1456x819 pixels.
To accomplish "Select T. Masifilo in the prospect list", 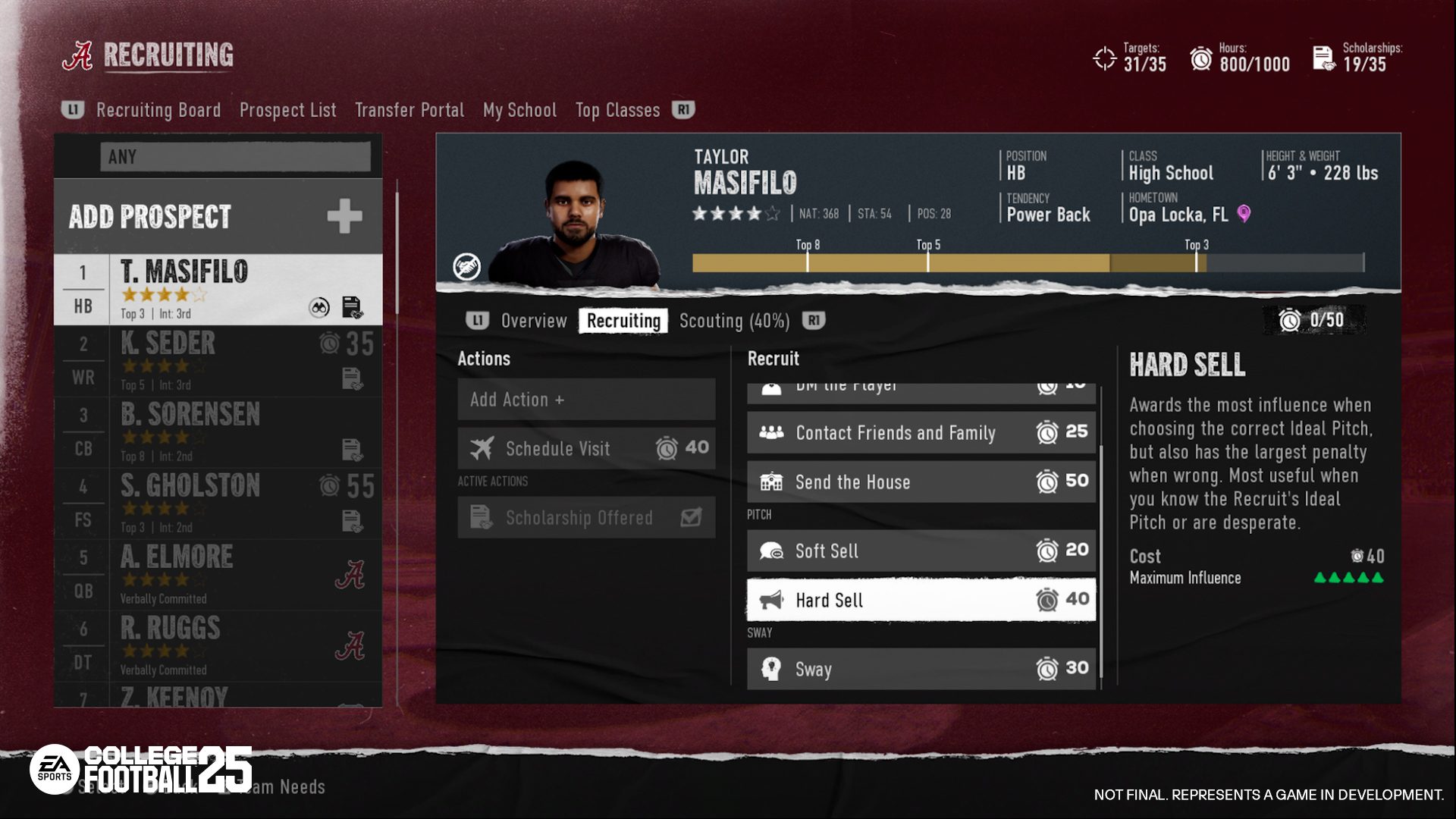I will 218,290.
